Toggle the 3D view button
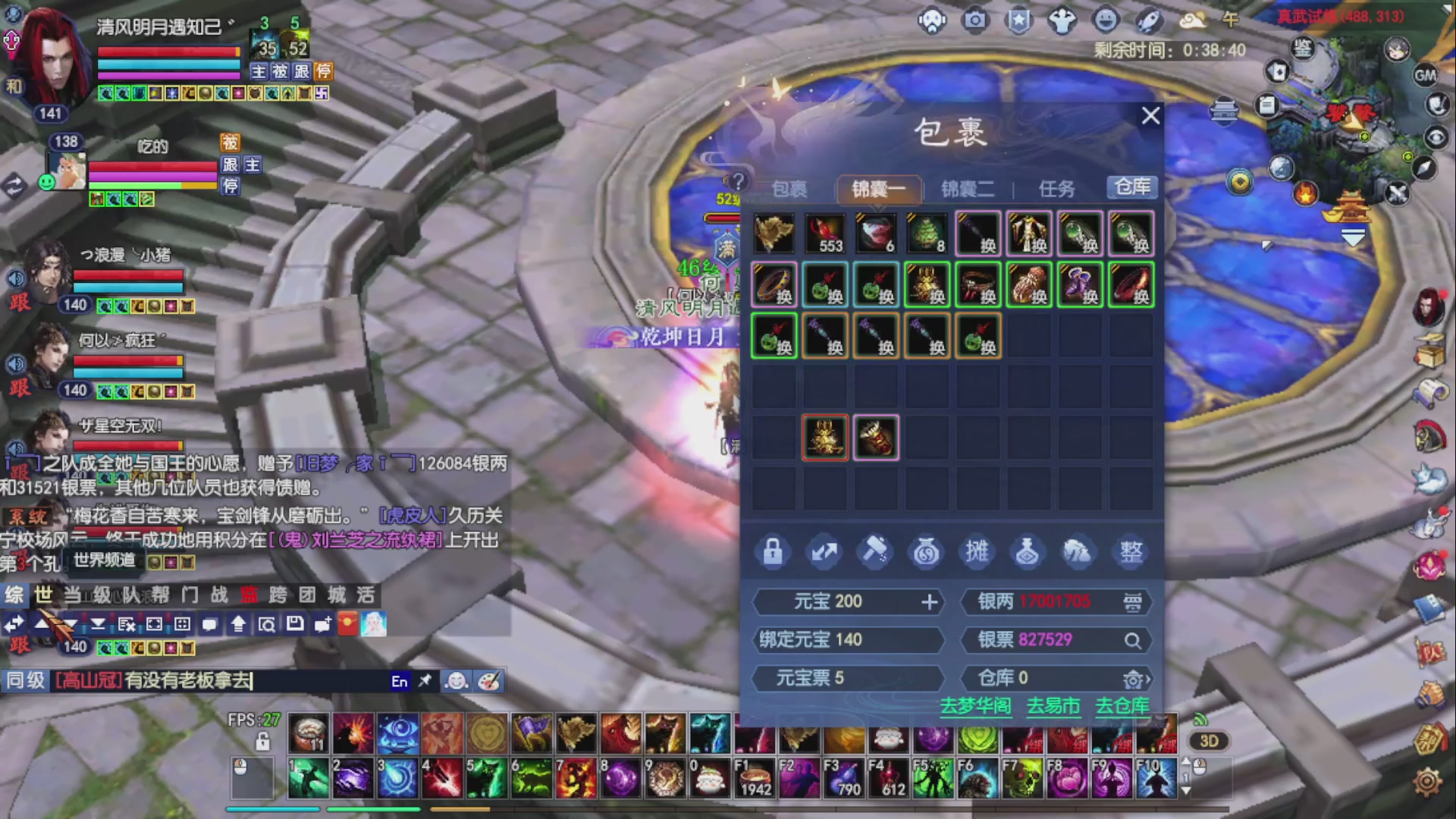This screenshot has width=1456, height=819. pyautogui.click(x=1209, y=741)
